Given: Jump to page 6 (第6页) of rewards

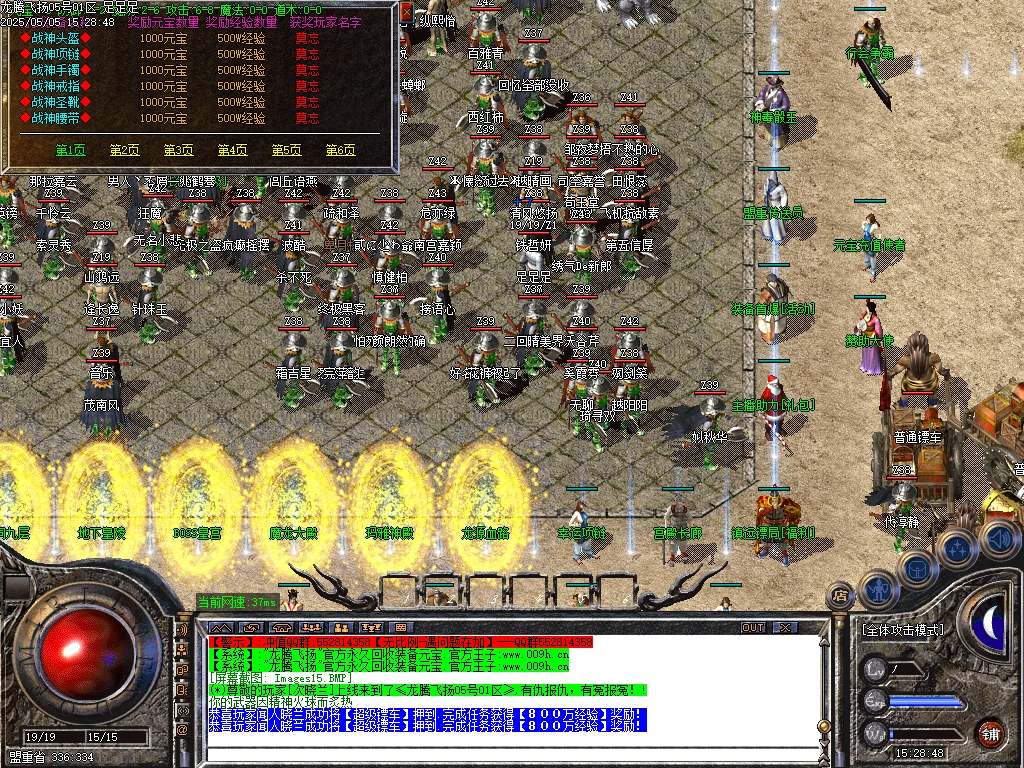Looking at the screenshot, I should click(x=340, y=150).
